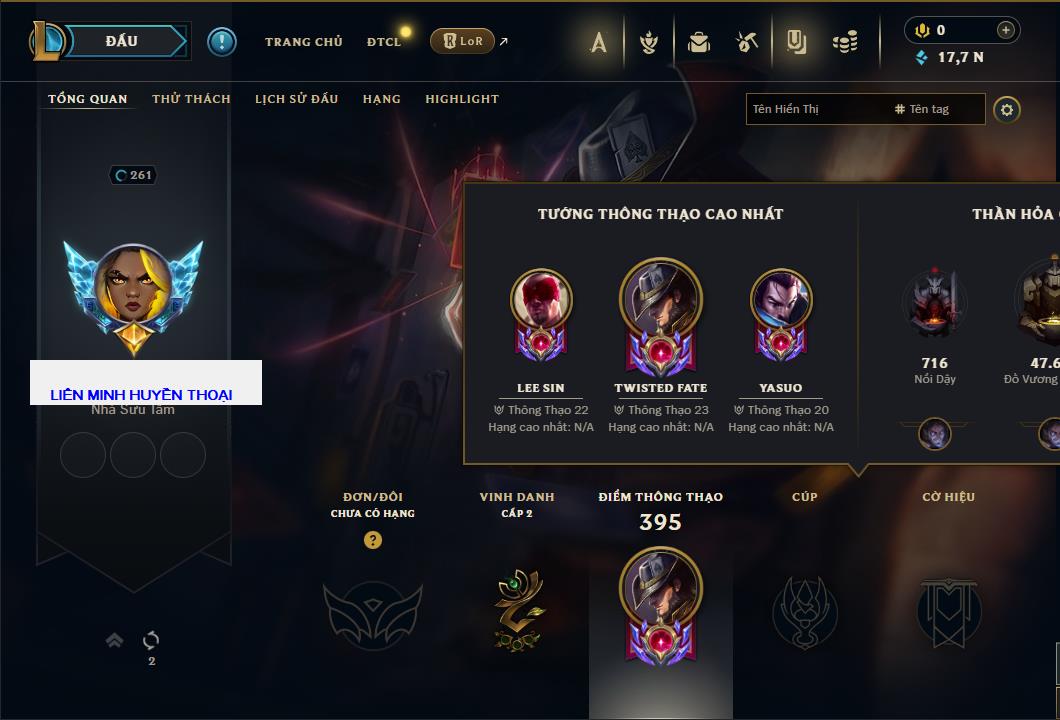Switch to the THỬ THÁCH tab

coord(191,99)
